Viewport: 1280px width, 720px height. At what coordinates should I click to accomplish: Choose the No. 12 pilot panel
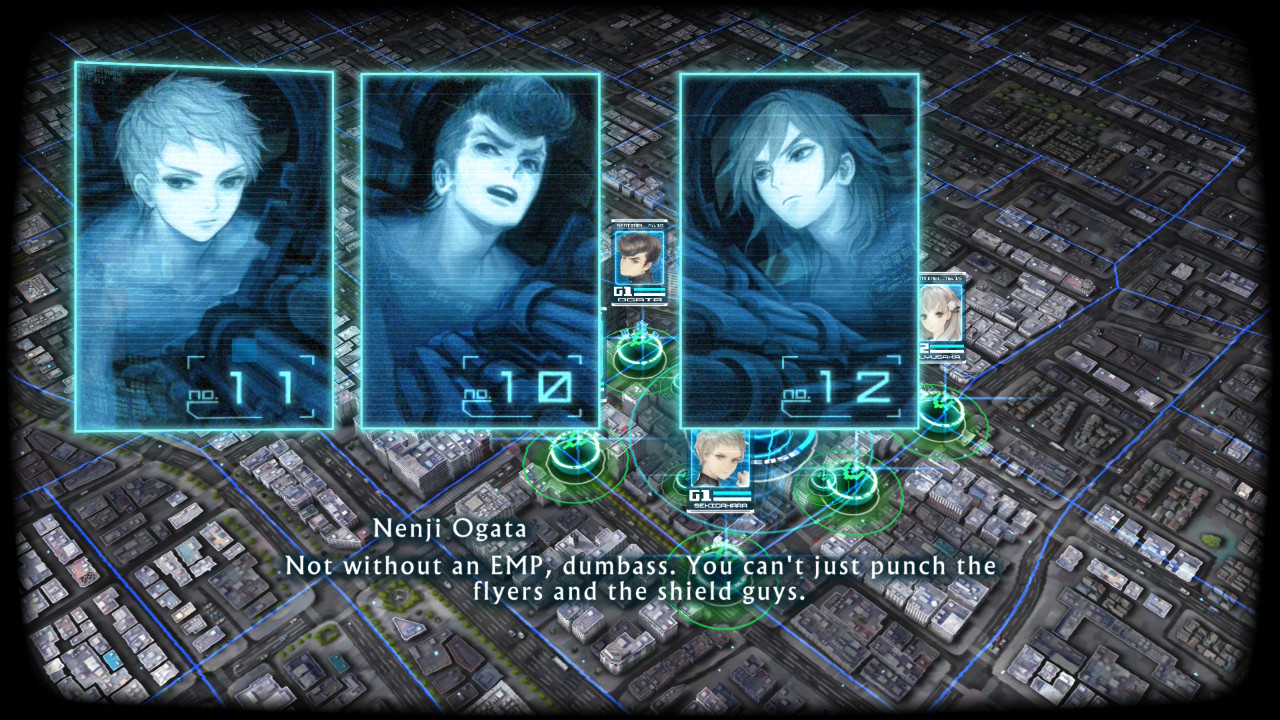[798, 250]
